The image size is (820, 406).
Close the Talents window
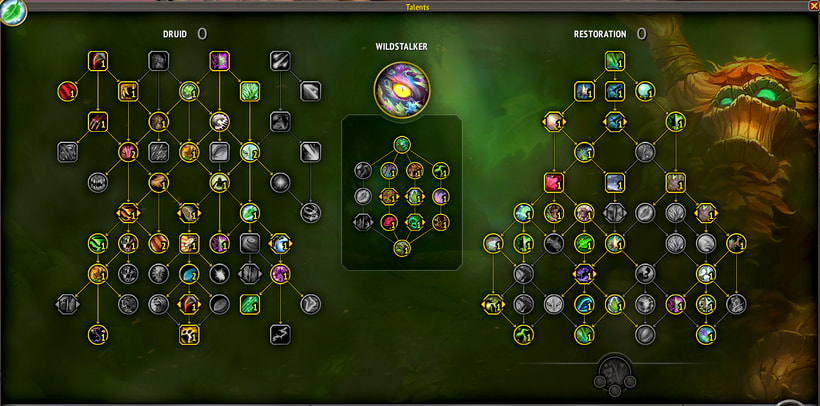813,6
